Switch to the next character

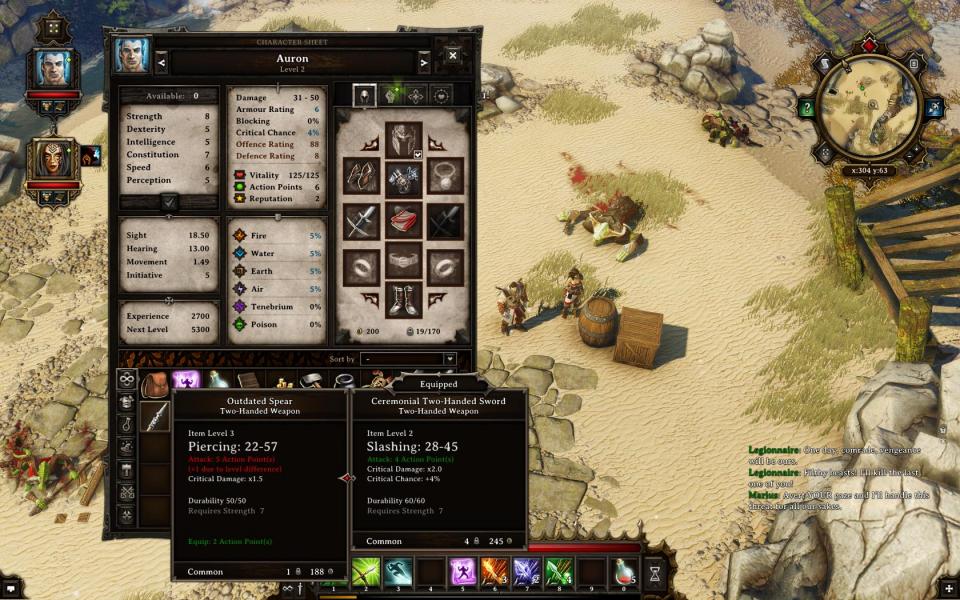coord(424,63)
